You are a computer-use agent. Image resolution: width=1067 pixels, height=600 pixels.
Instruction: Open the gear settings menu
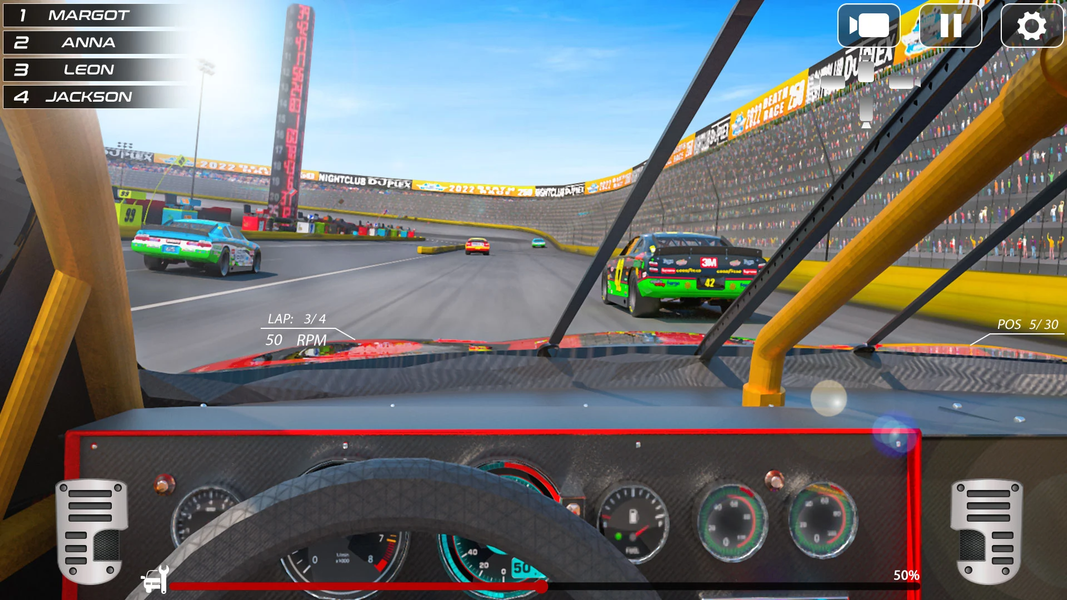(1031, 26)
